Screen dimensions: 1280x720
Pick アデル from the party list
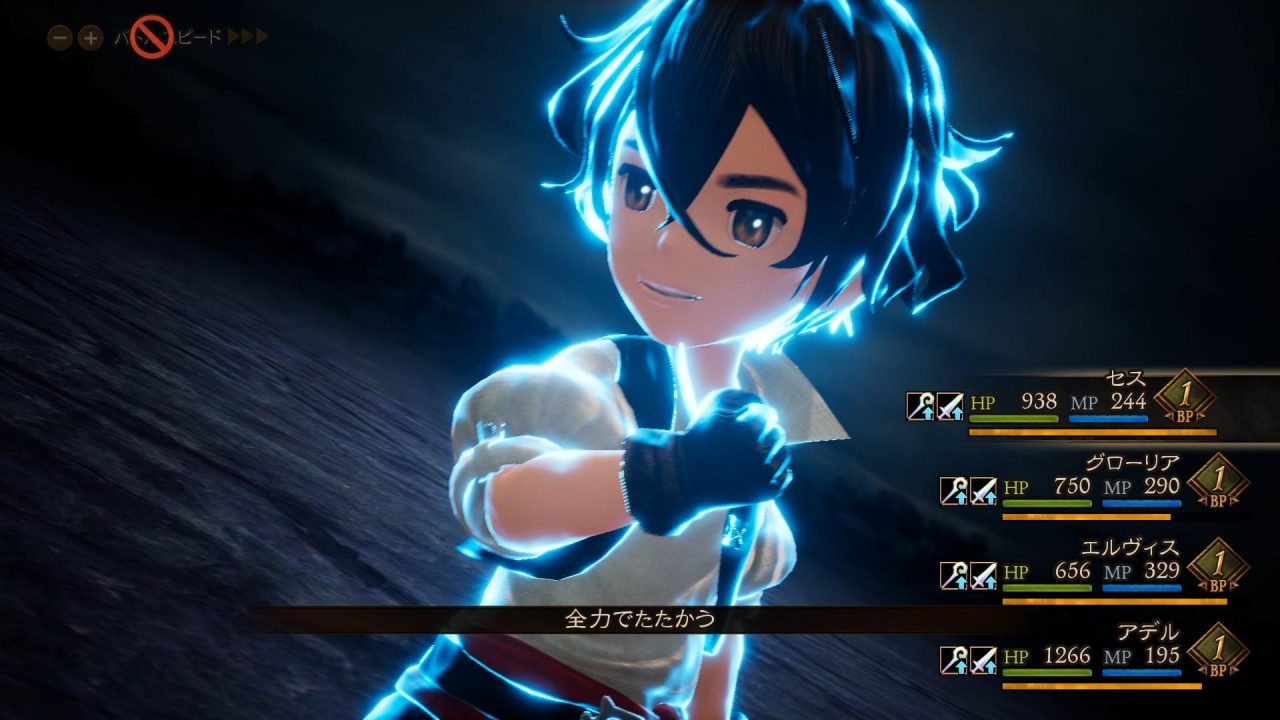click(1110, 657)
